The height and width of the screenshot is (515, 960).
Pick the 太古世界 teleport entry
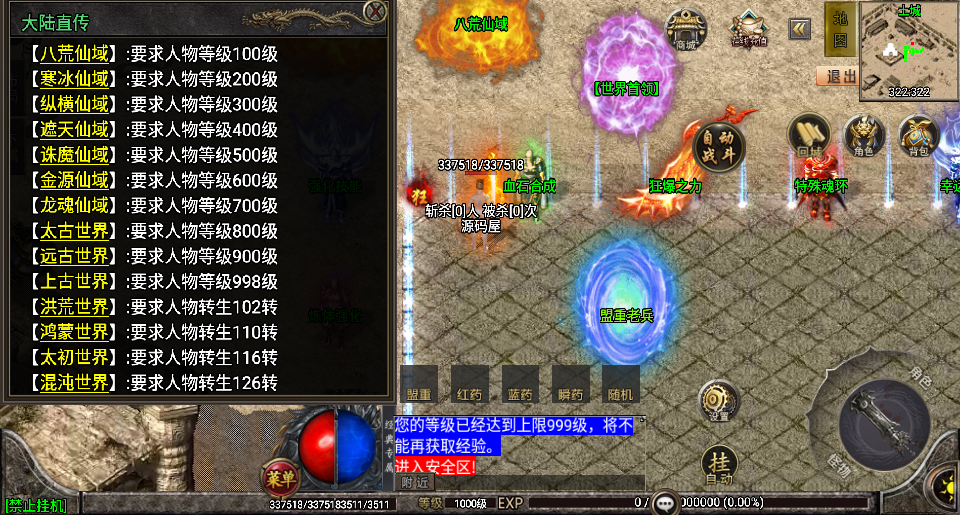pos(75,231)
